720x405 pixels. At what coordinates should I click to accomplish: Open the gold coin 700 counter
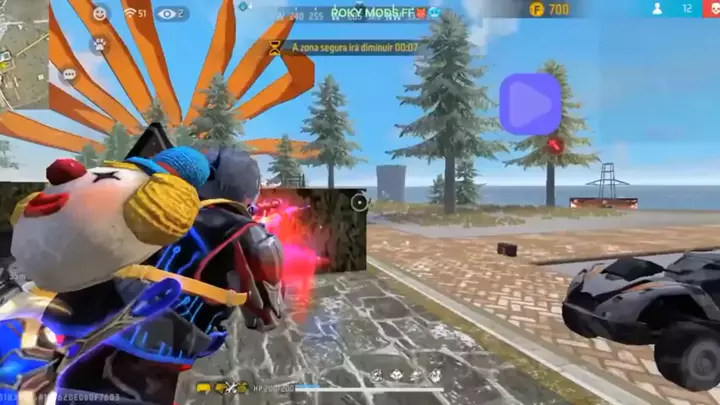549,10
